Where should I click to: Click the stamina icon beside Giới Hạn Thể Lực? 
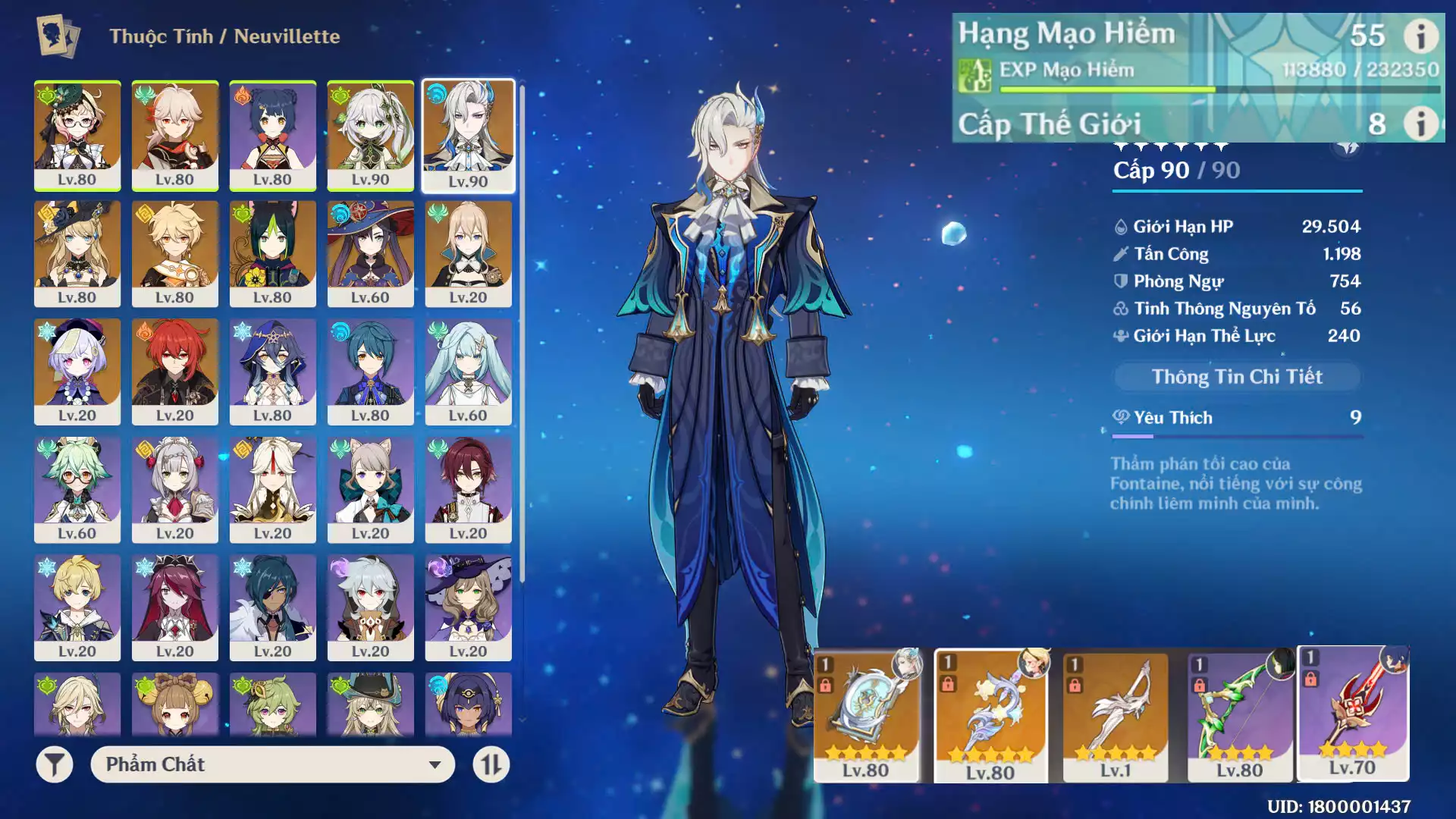pyautogui.click(x=1119, y=335)
